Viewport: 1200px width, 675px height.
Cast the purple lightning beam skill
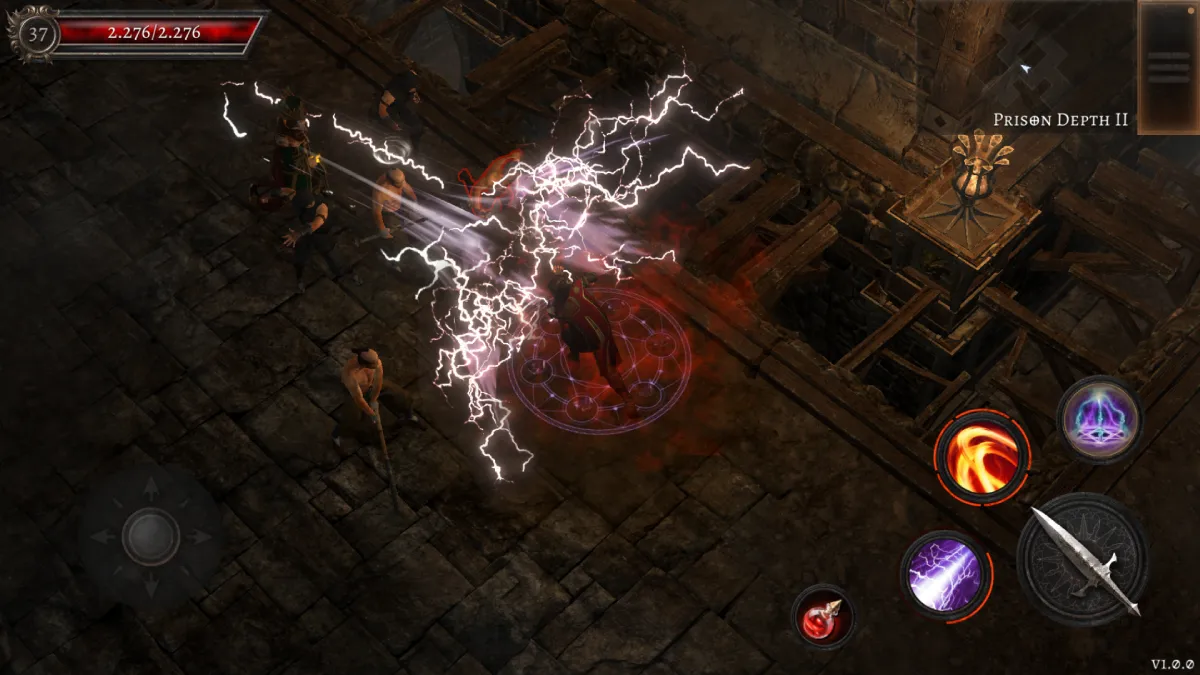(945, 575)
